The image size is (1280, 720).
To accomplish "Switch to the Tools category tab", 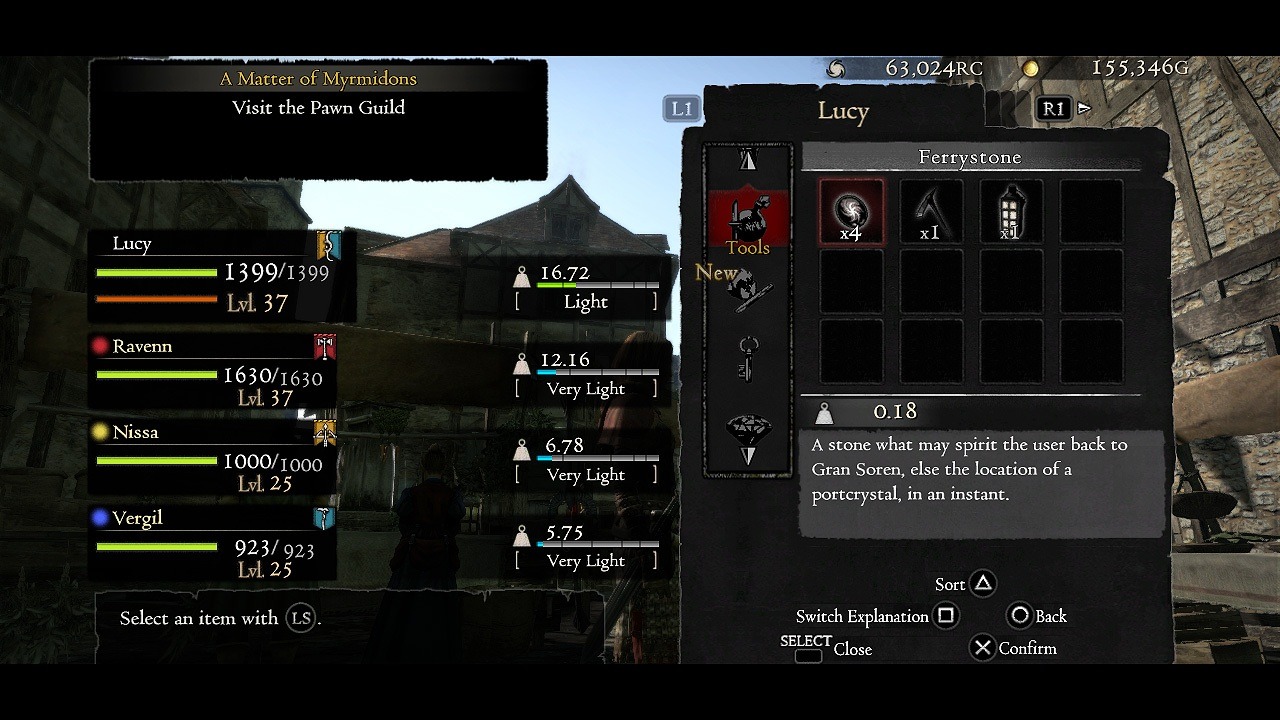I will pos(748,222).
